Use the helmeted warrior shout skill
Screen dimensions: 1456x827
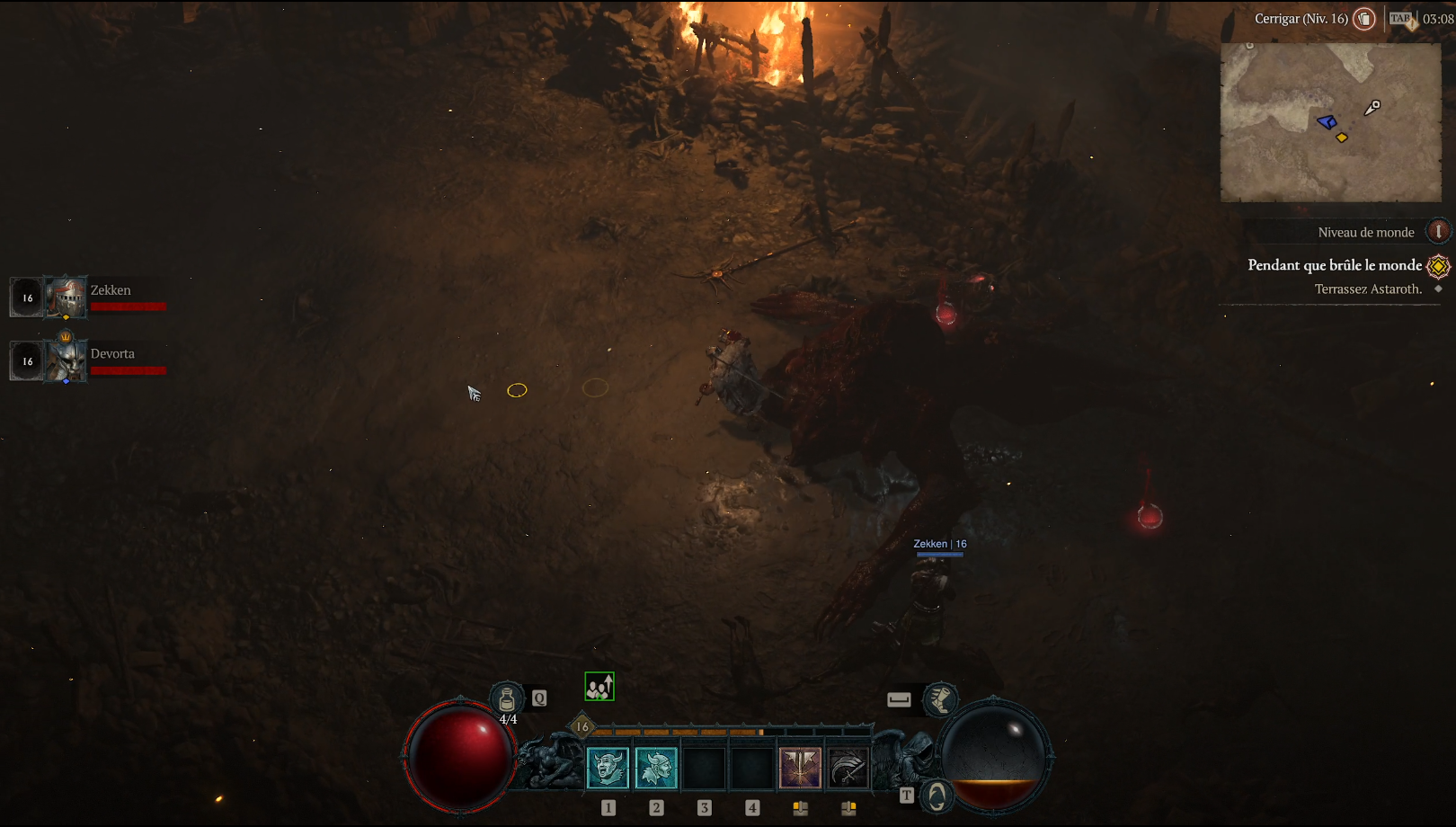tap(656, 769)
